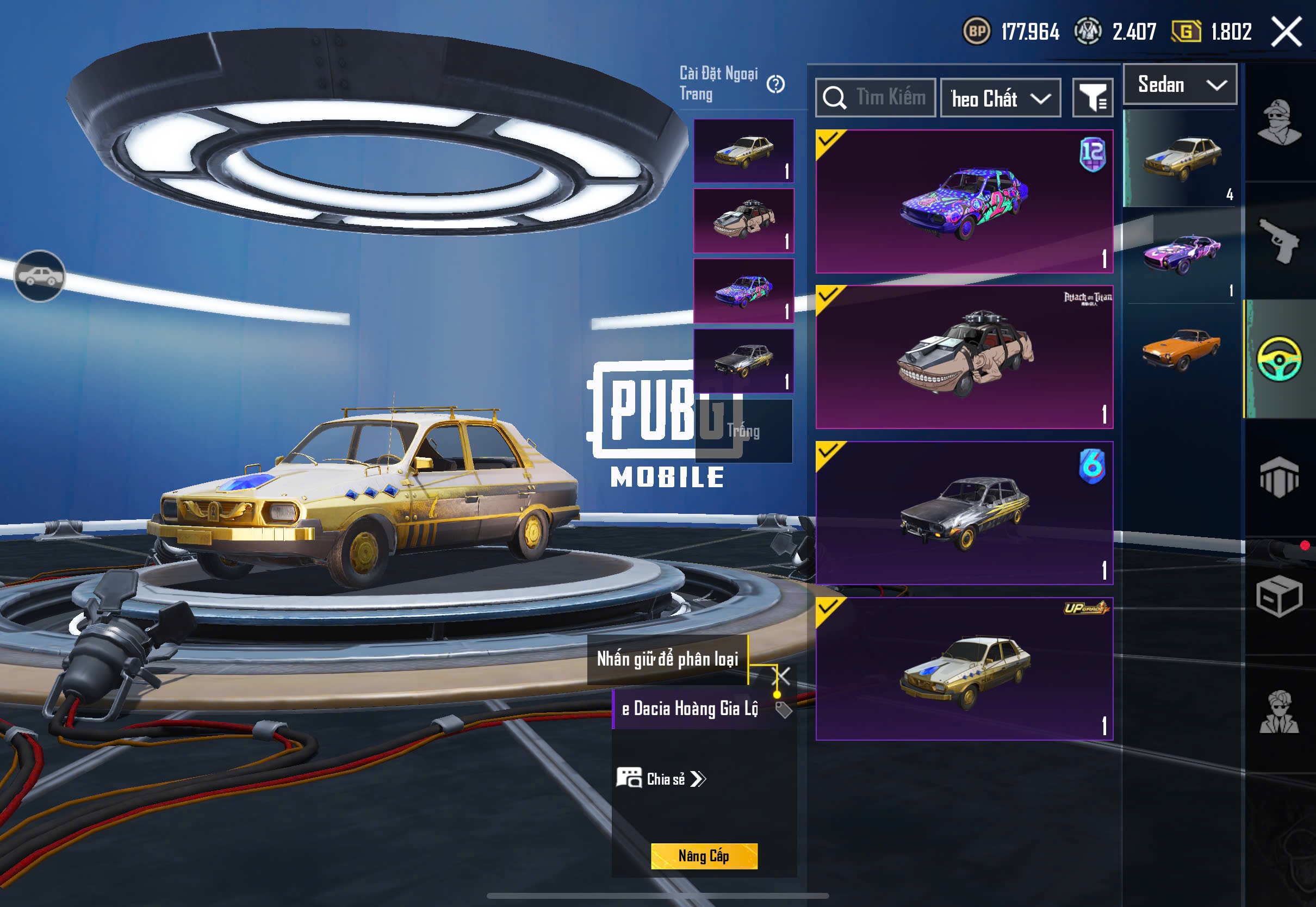This screenshot has width=1316, height=907.
Task: Open the box crate tab
Action: 1279,596
